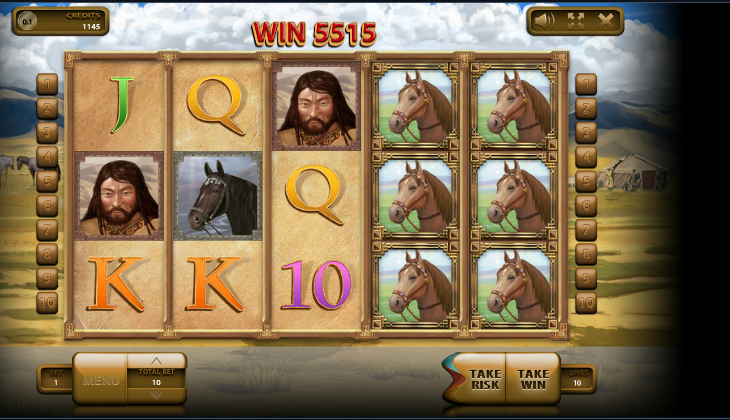Toggle the sound speaker icon
The height and width of the screenshot is (420, 730).
[x=545, y=20]
